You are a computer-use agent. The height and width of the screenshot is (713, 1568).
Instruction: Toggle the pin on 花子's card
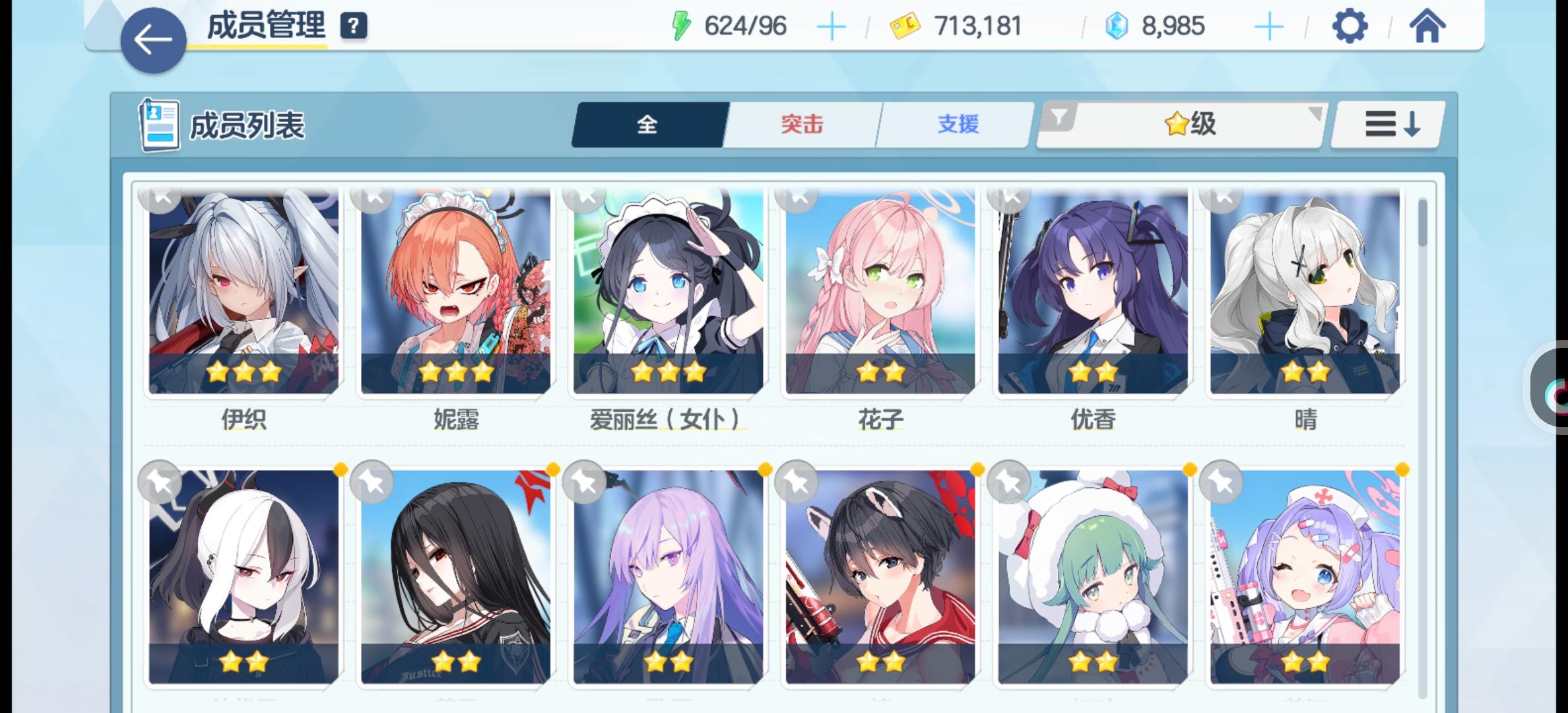[799, 198]
